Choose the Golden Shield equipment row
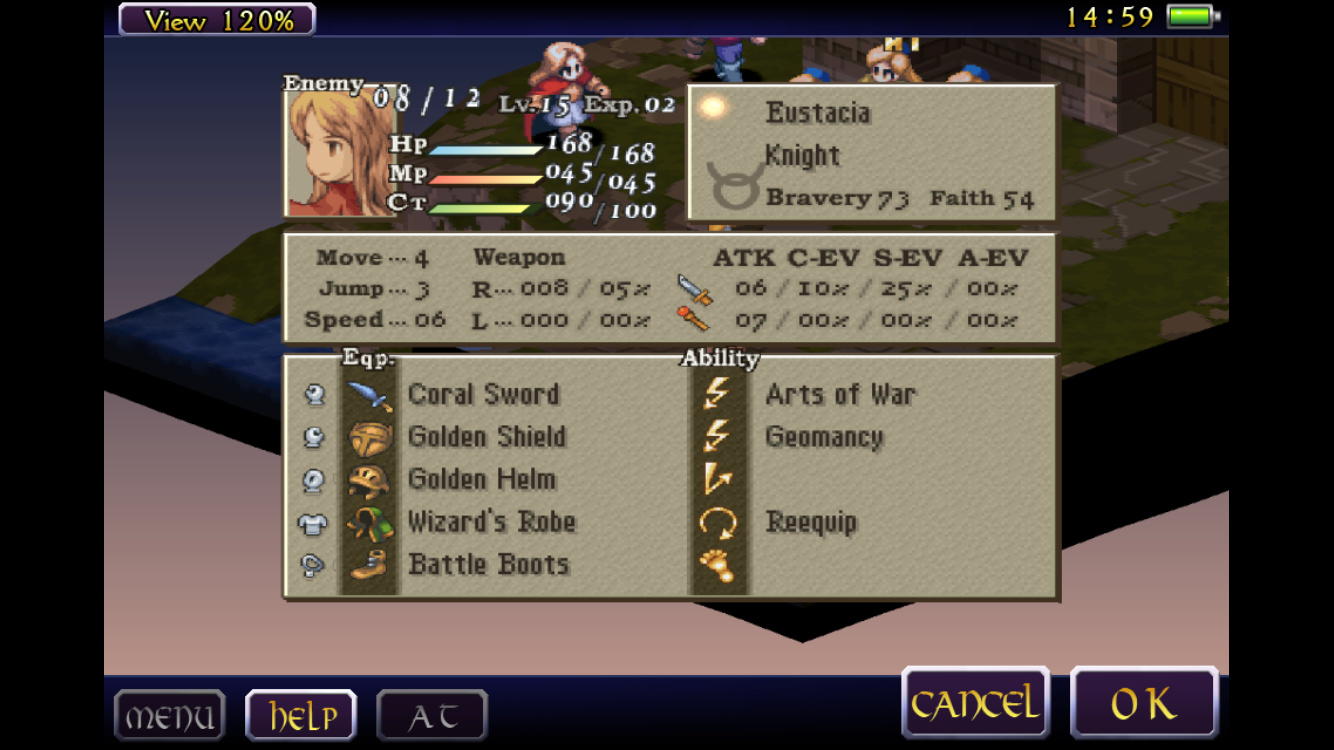 (486, 437)
